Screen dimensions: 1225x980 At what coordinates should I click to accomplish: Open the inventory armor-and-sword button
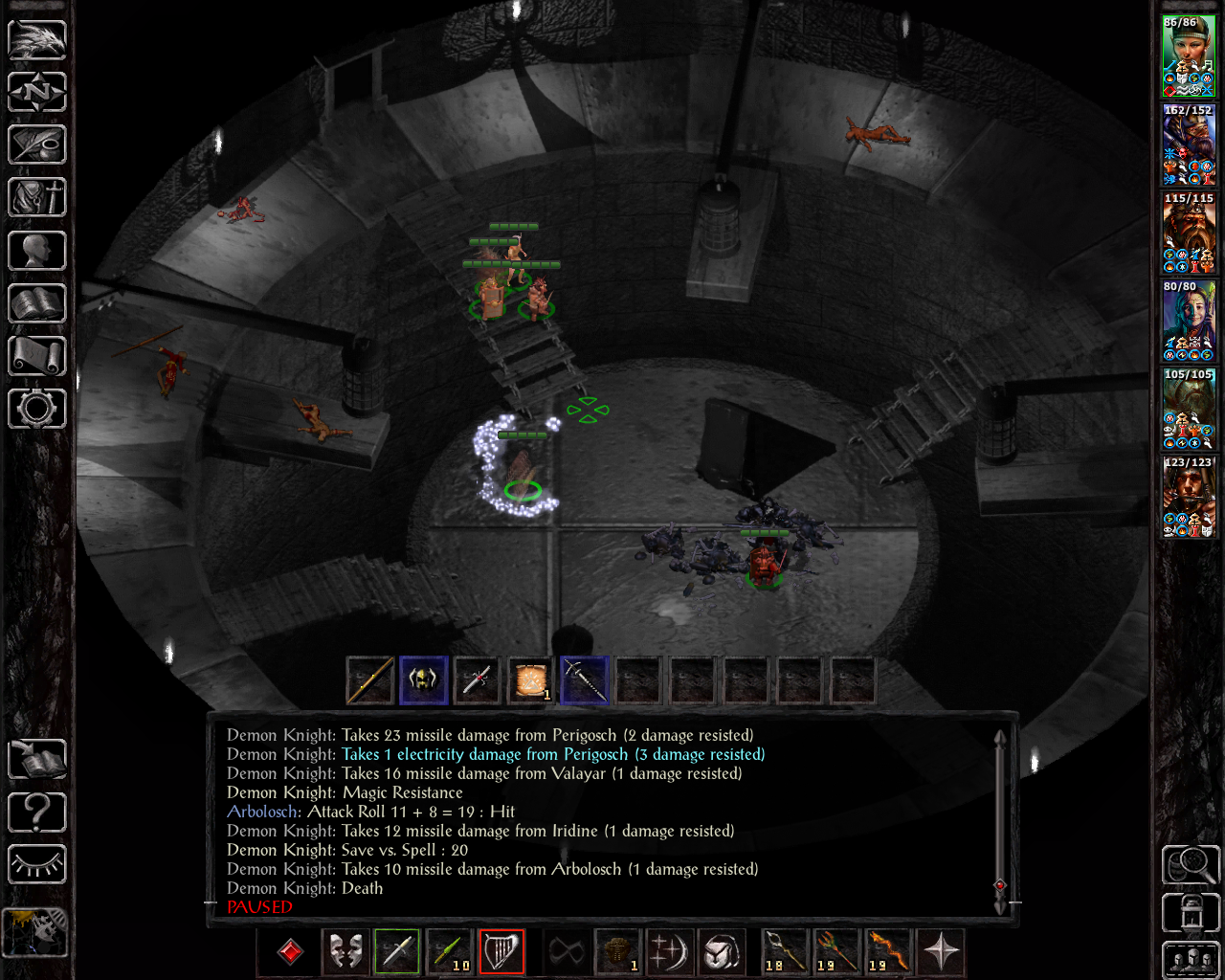point(37,198)
